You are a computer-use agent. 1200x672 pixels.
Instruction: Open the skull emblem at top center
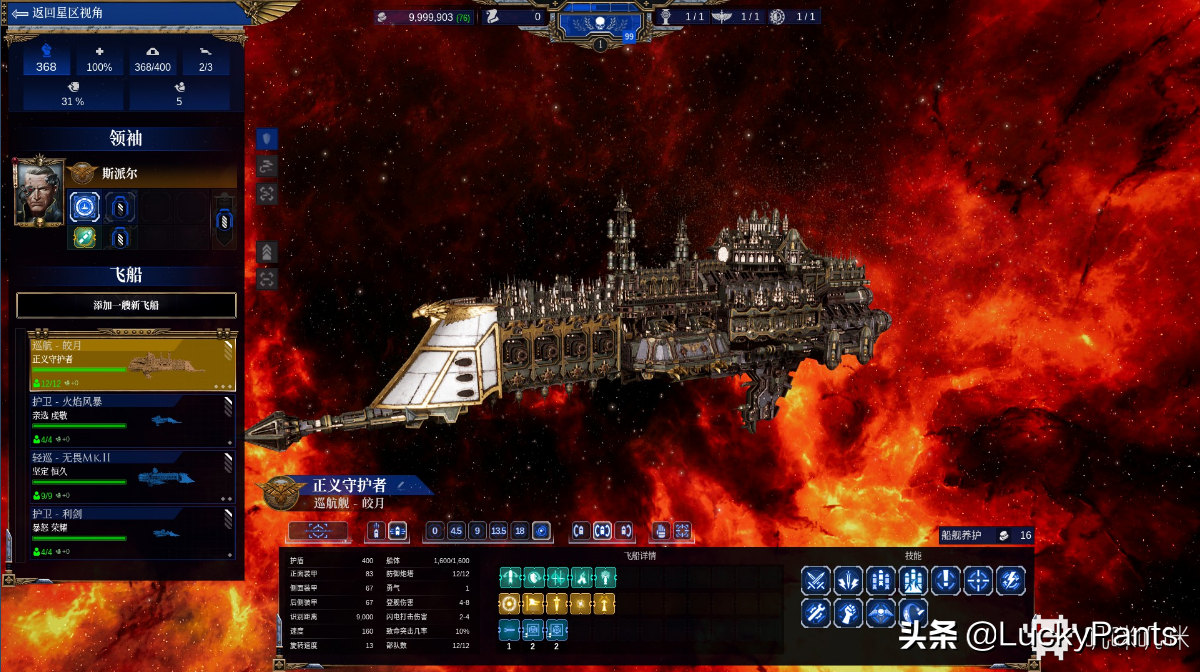599,22
